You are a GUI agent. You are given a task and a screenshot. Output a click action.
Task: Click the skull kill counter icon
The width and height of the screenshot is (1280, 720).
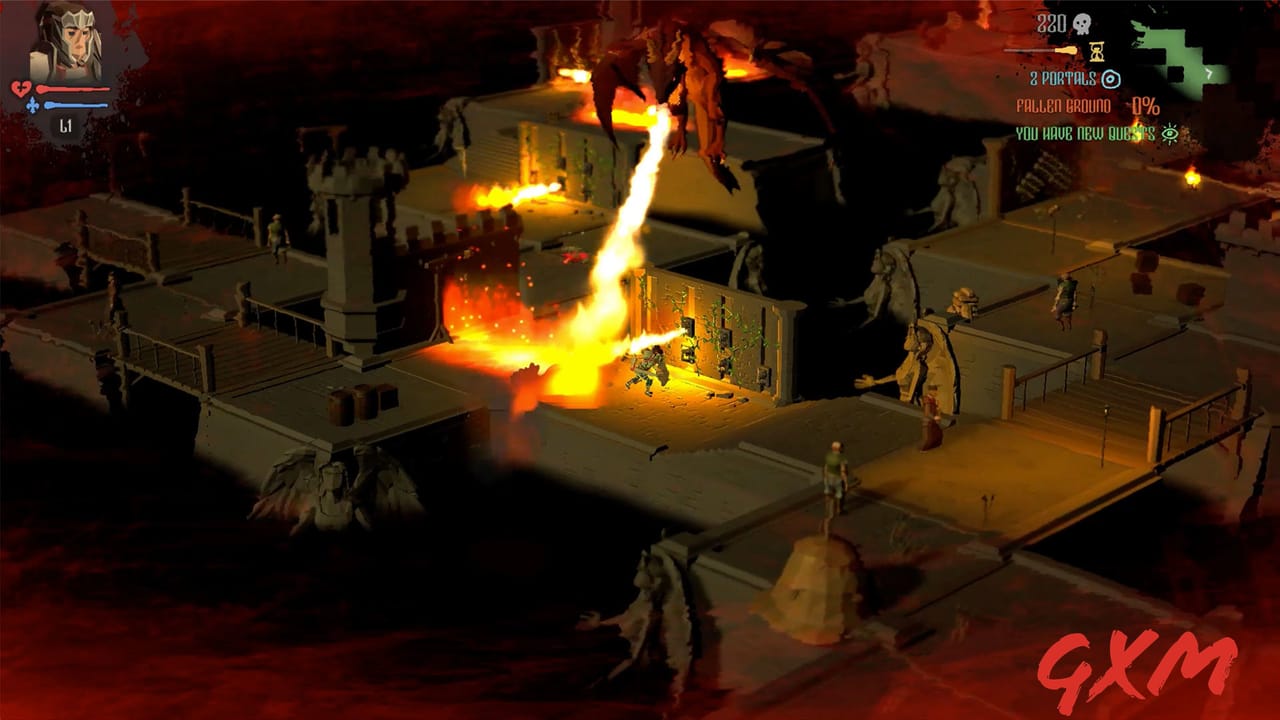(1083, 23)
